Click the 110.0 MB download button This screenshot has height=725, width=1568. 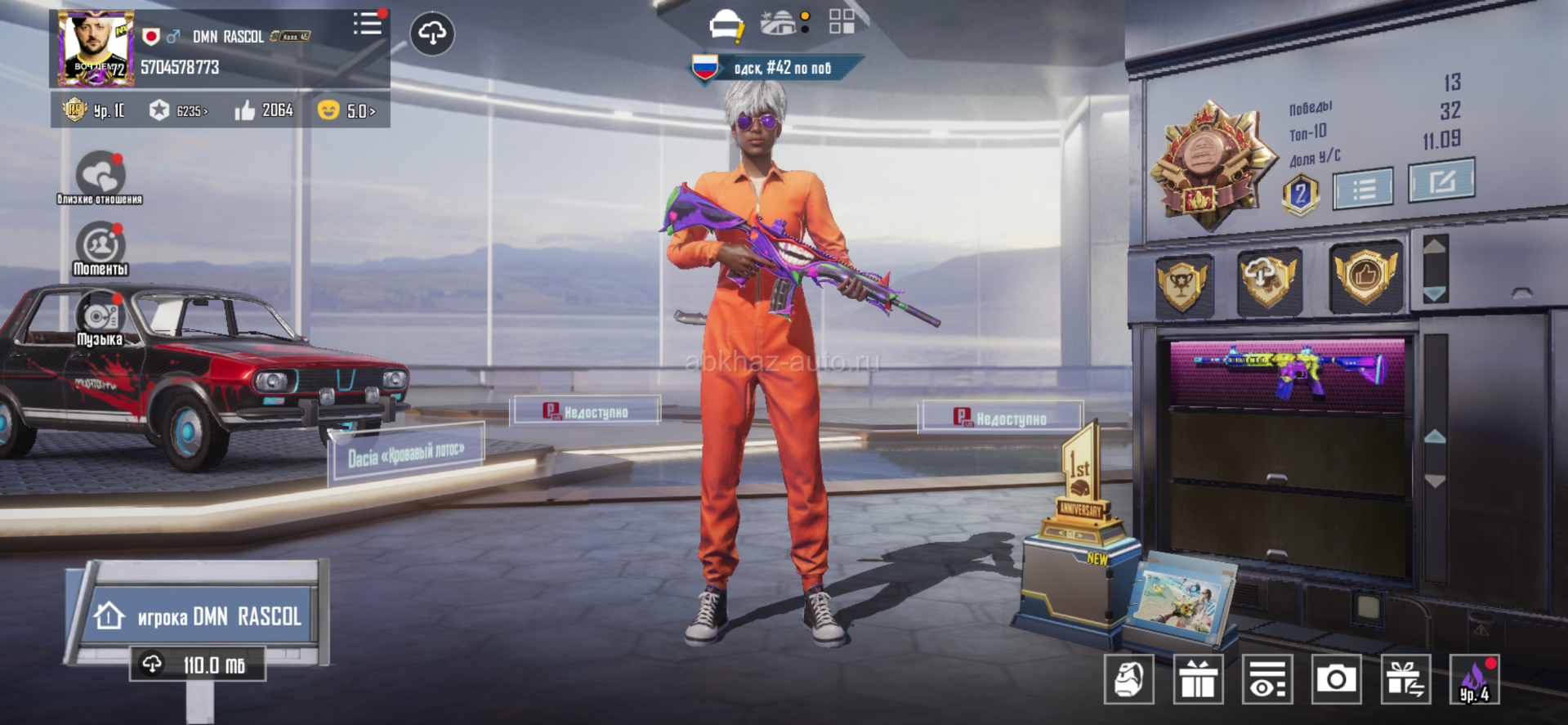(199, 665)
